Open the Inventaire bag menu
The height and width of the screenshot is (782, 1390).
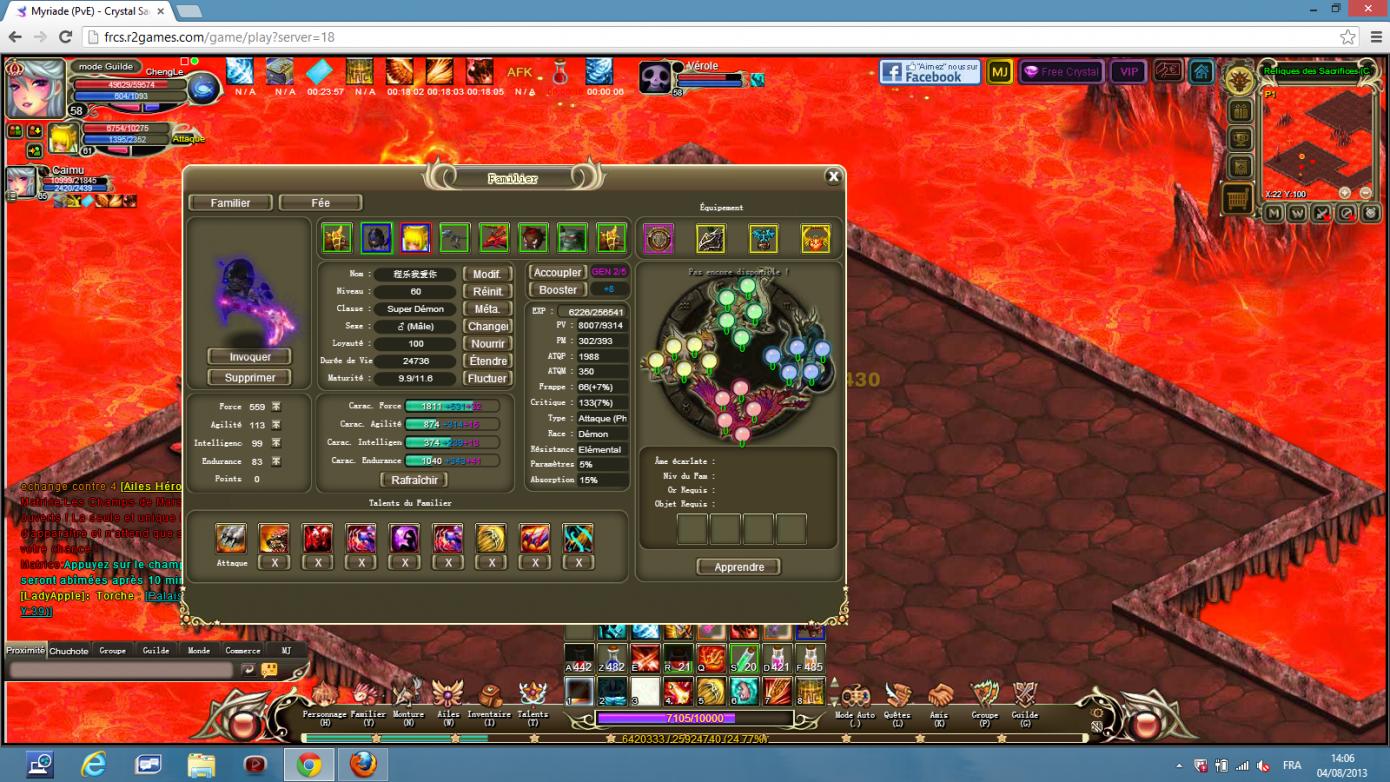click(489, 696)
